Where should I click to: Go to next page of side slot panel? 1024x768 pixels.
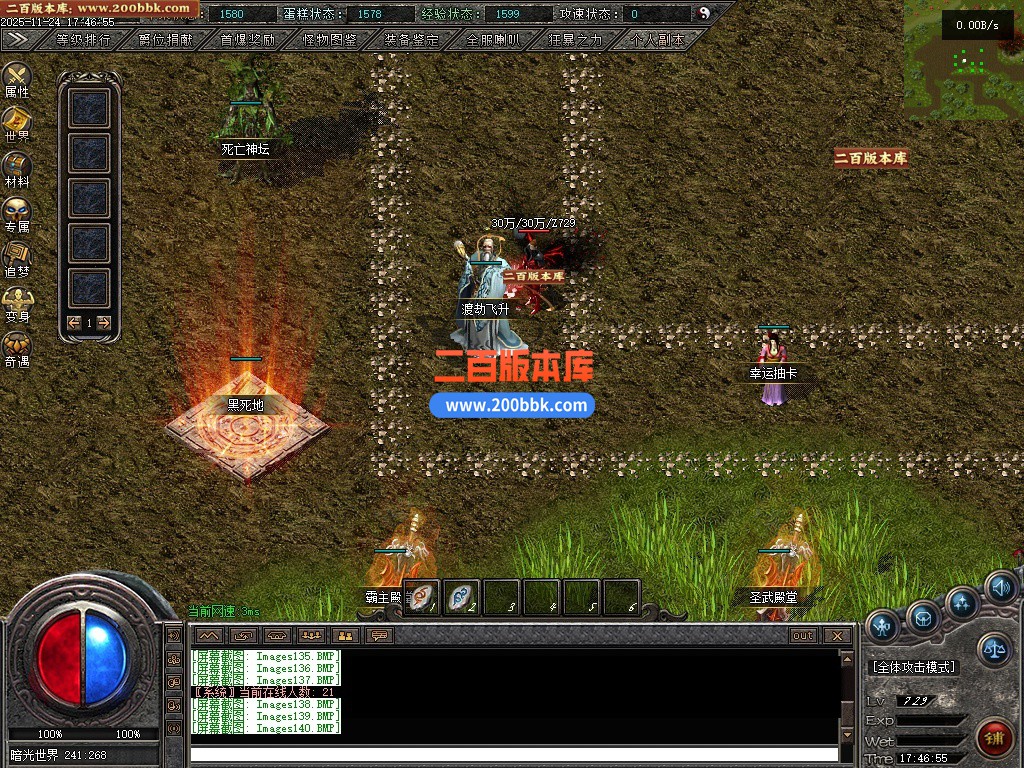(x=103, y=322)
